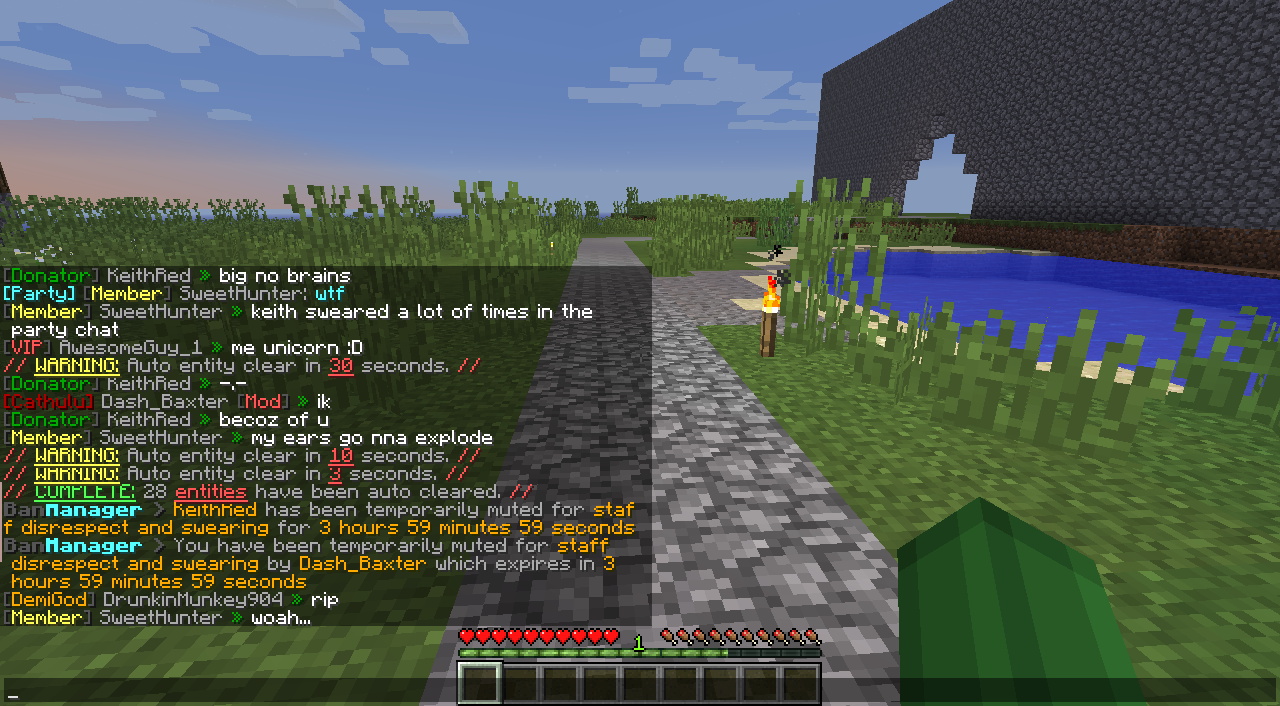Click the chat text input bar
The width and height of the screenshot is (1280, 706).
640,692
